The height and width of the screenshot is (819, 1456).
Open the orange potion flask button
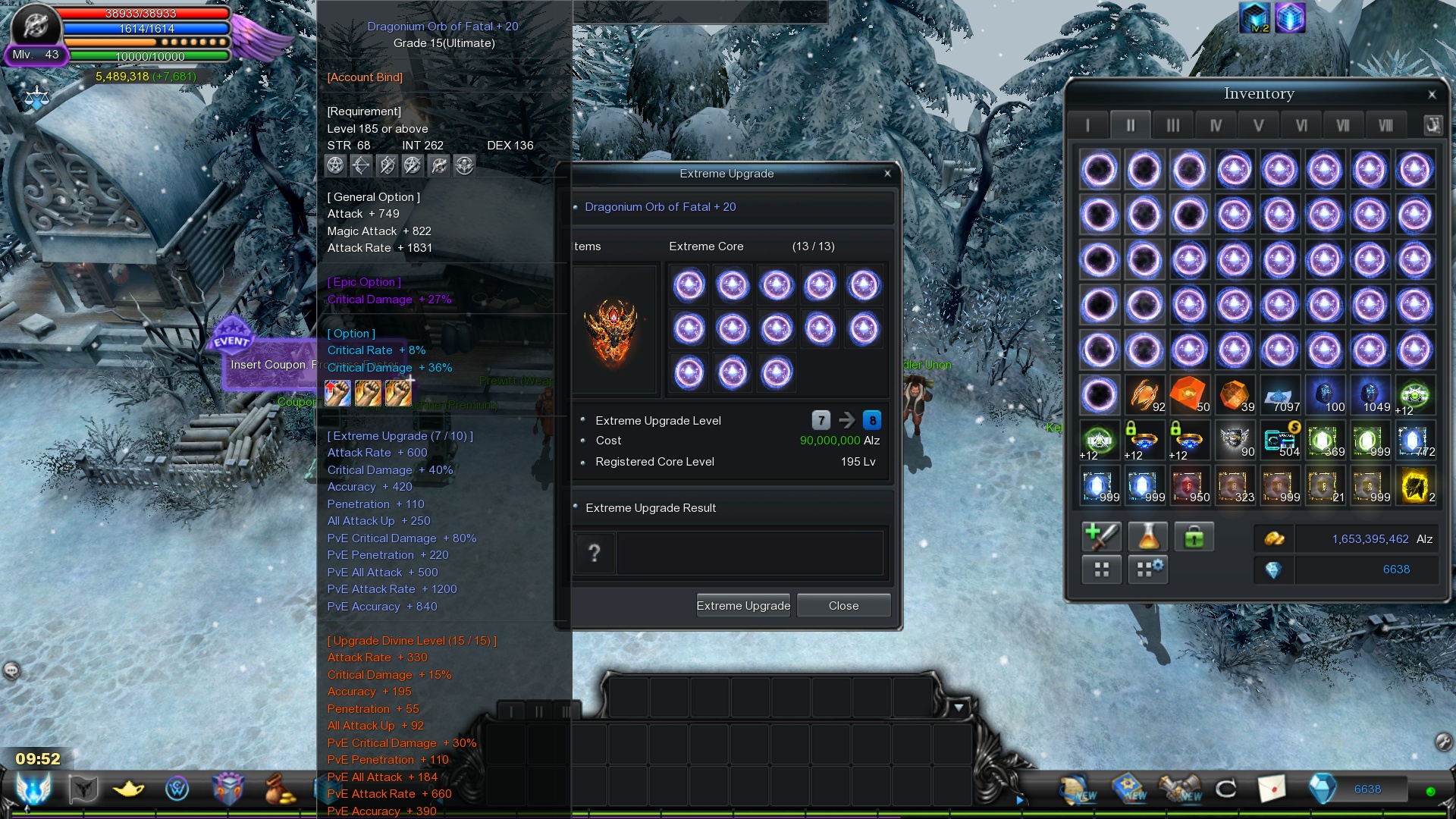point(1147,537)
